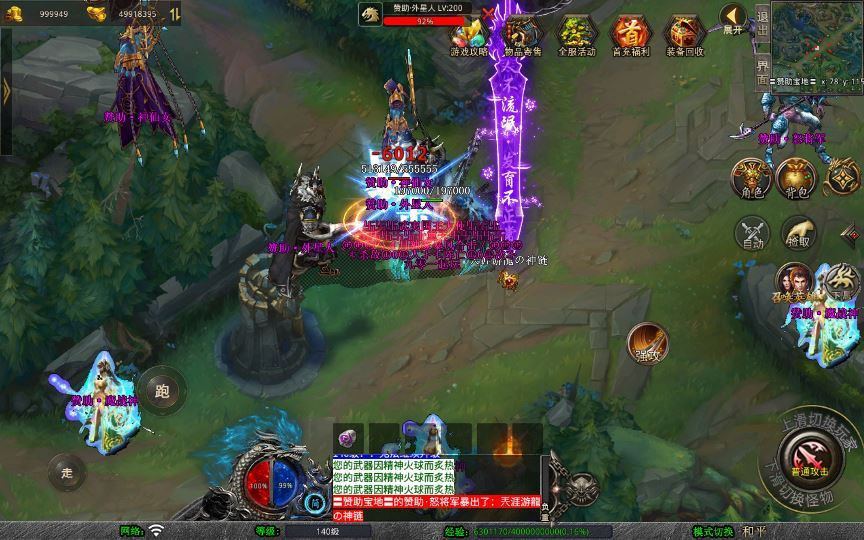The image size is (864, 540).
Task: Show the 全服活动 server events
Action: tap(577, 36)
